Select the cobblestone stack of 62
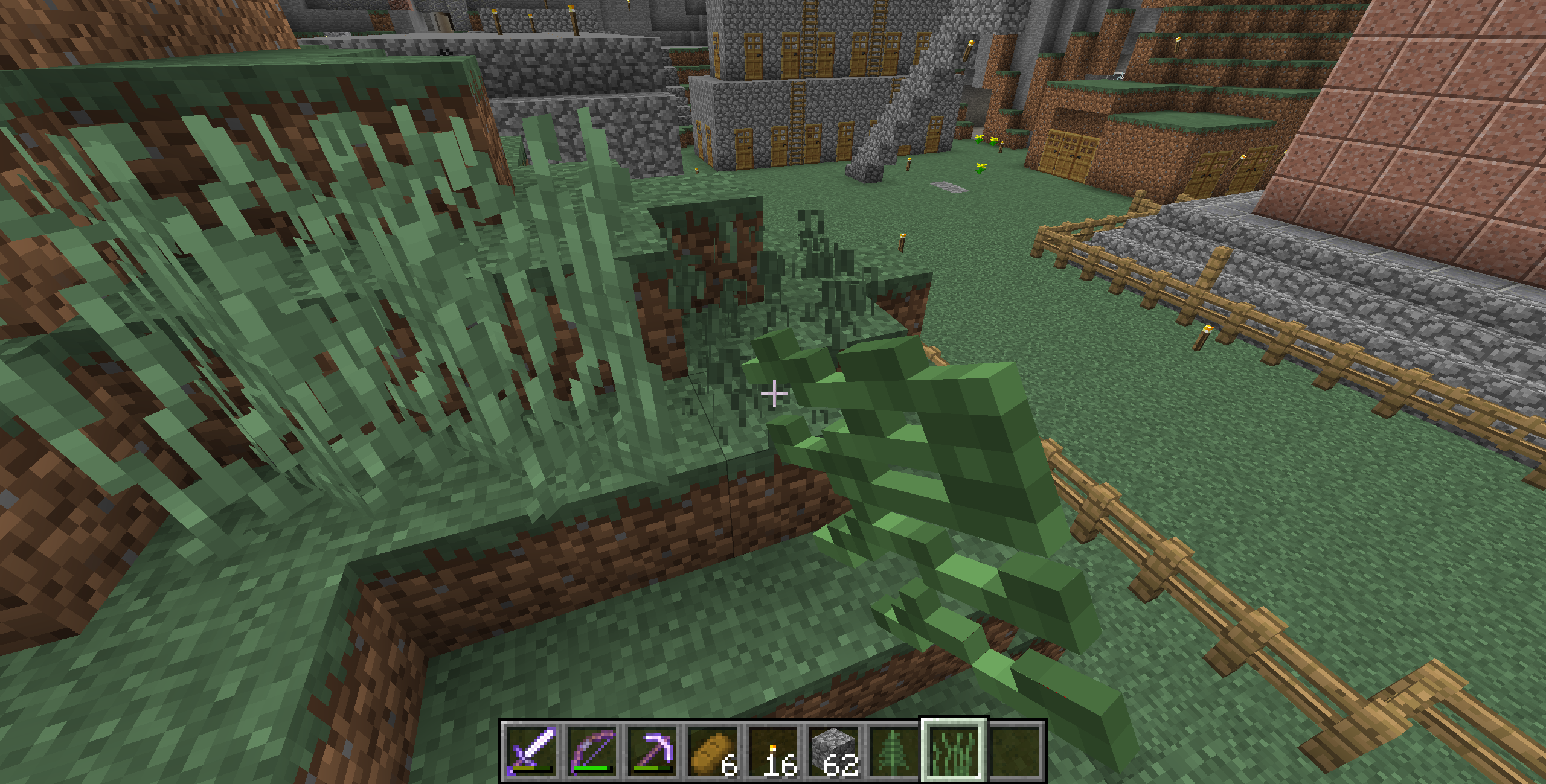 pyautogui.click(x=833, y=751)
